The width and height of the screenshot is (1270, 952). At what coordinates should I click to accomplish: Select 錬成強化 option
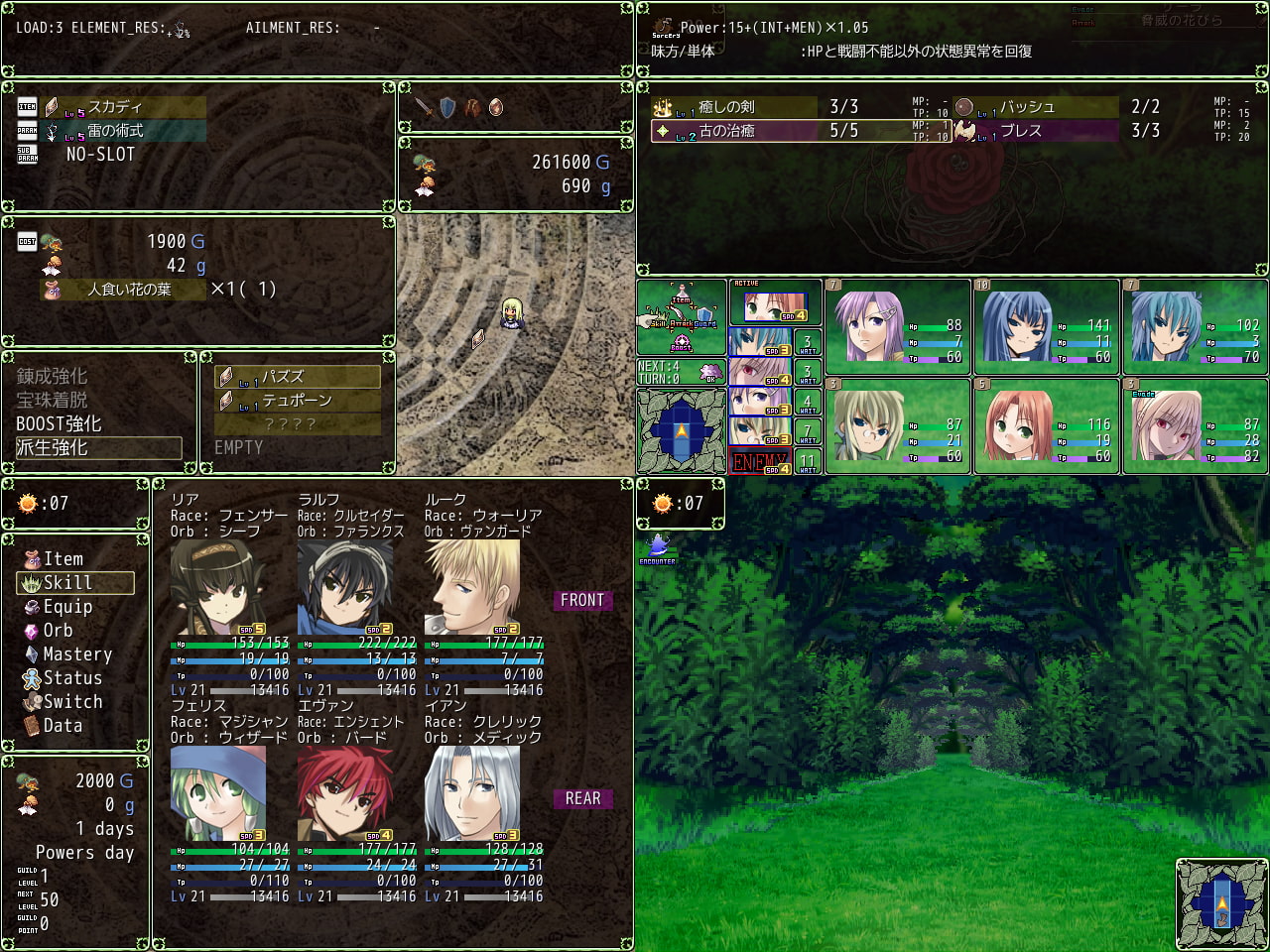pyautogui.click(x=53, y=377)
